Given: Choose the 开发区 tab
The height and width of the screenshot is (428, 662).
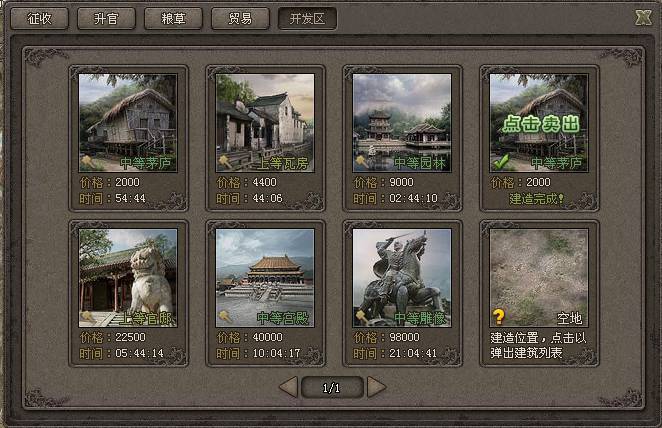Looking at the screenshot, I should pyautogui.click(x=307, y=18).
